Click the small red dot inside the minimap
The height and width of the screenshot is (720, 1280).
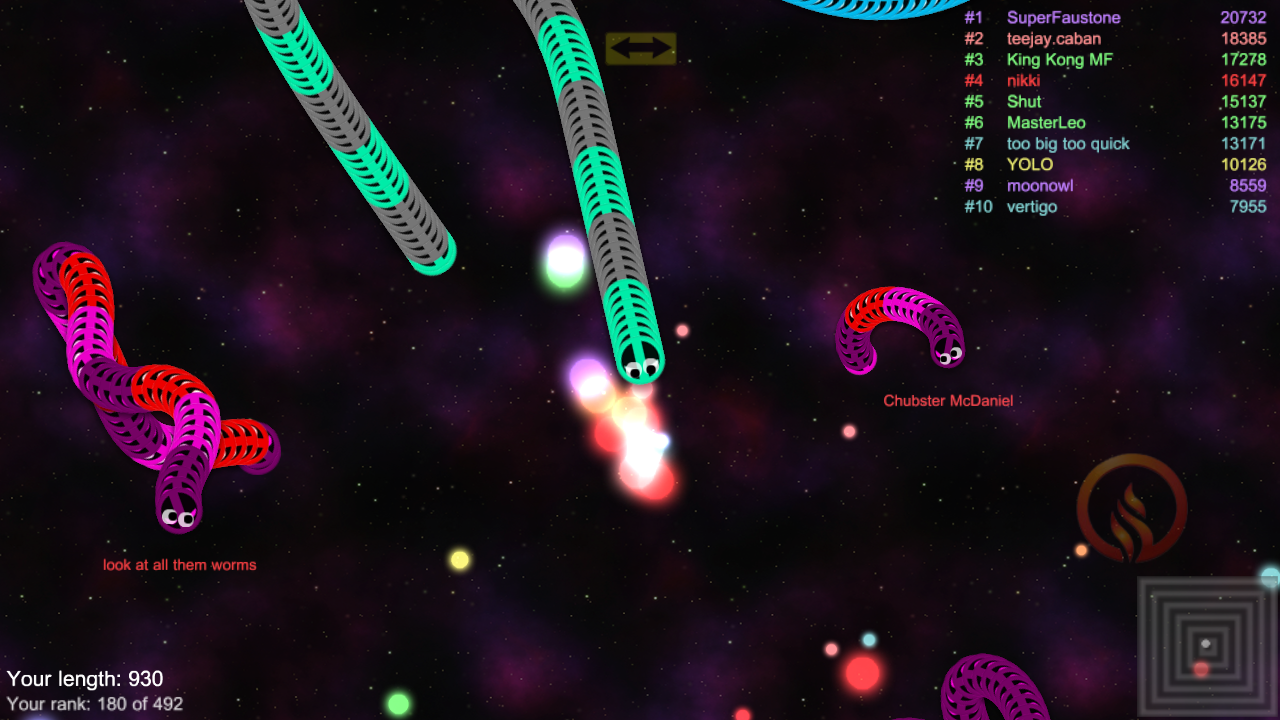pyautogui.click(x=1201, y=669)
